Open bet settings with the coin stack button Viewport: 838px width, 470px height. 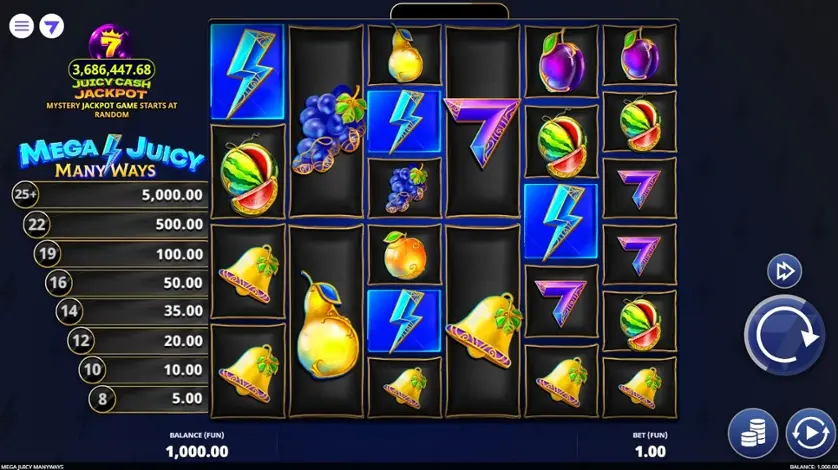pyautogui.click(x=753, y=433)
